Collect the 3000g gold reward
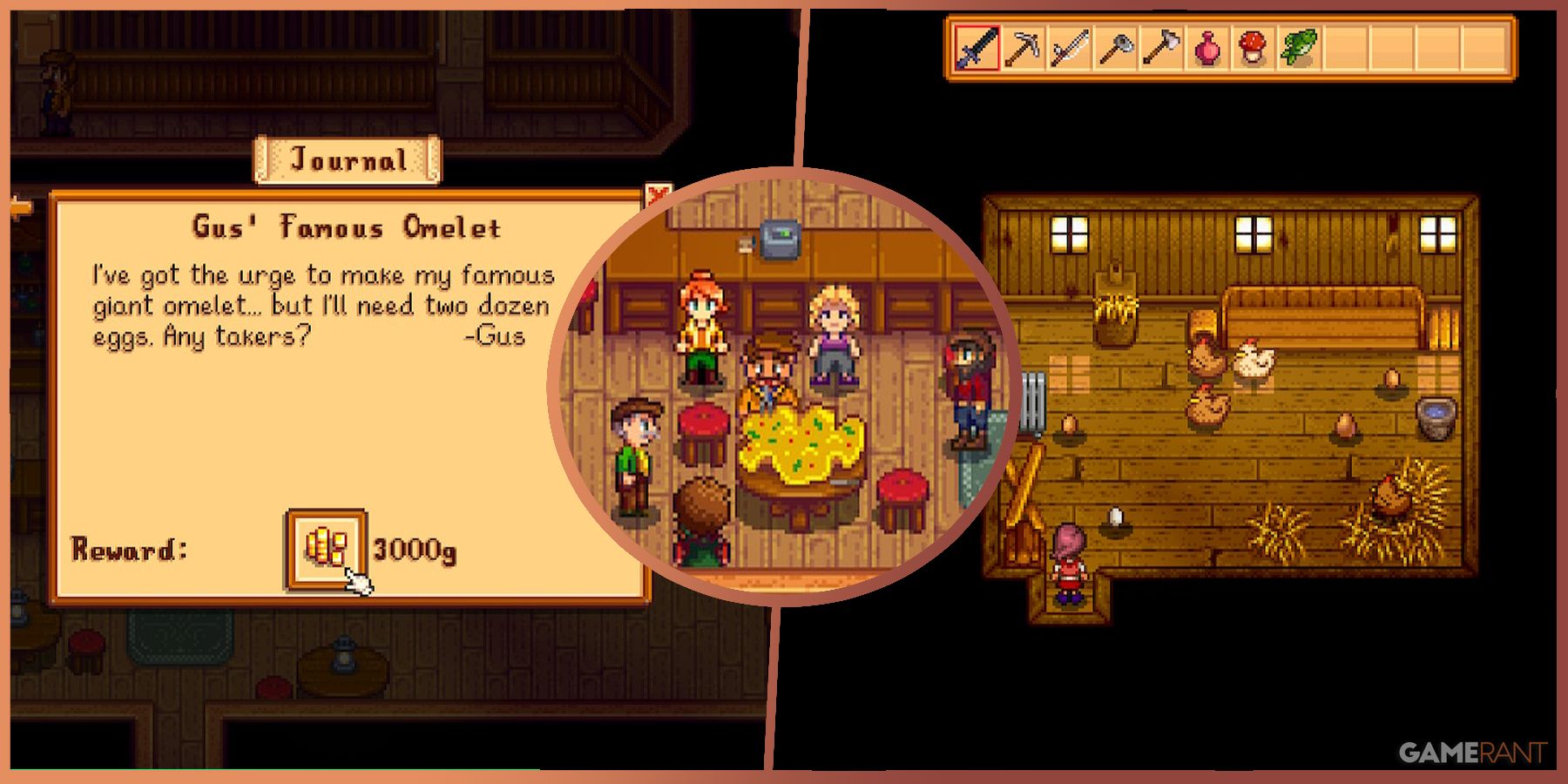Viewport: 1568px width, 784px height. [x=325, y=549]
